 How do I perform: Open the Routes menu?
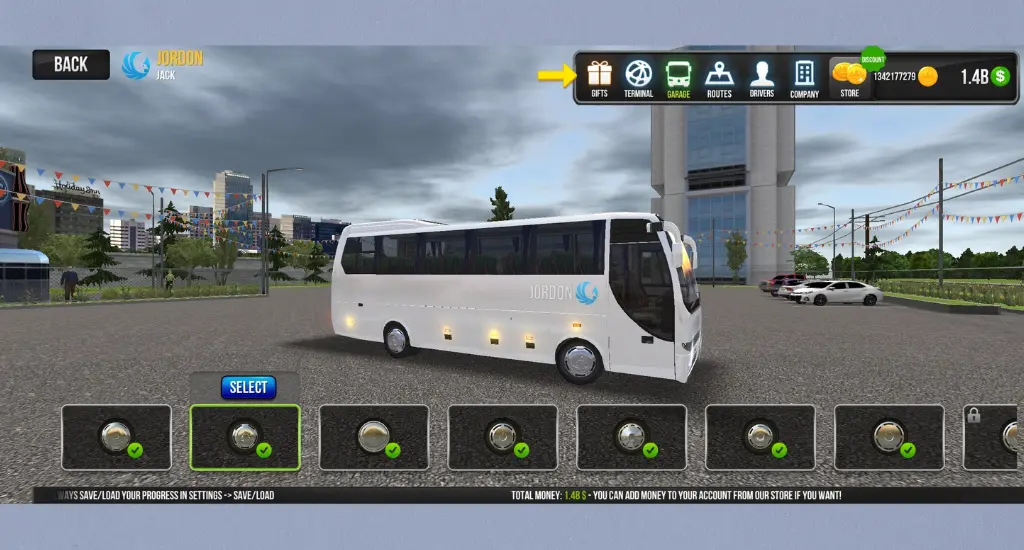pyautogui.click(x=719, y=78)
